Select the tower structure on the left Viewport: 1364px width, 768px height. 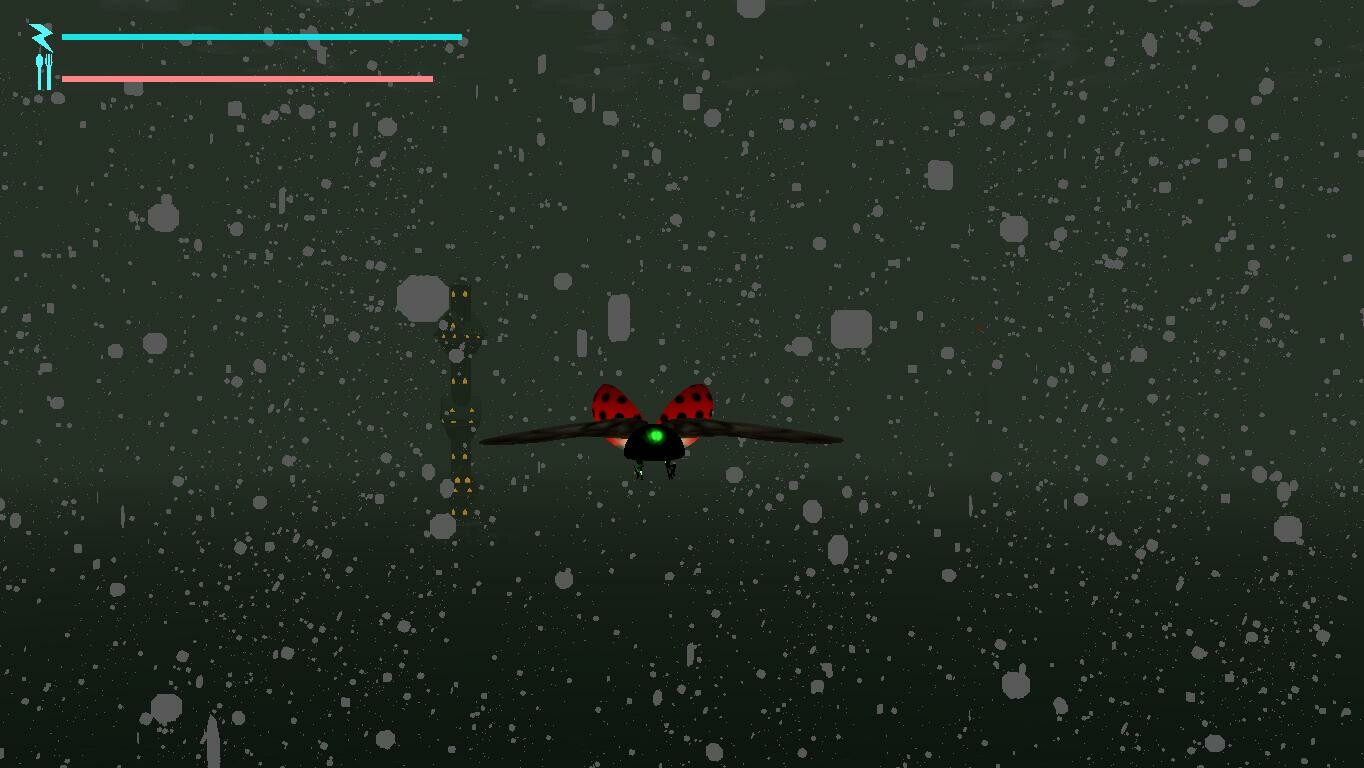pos(462,400)
